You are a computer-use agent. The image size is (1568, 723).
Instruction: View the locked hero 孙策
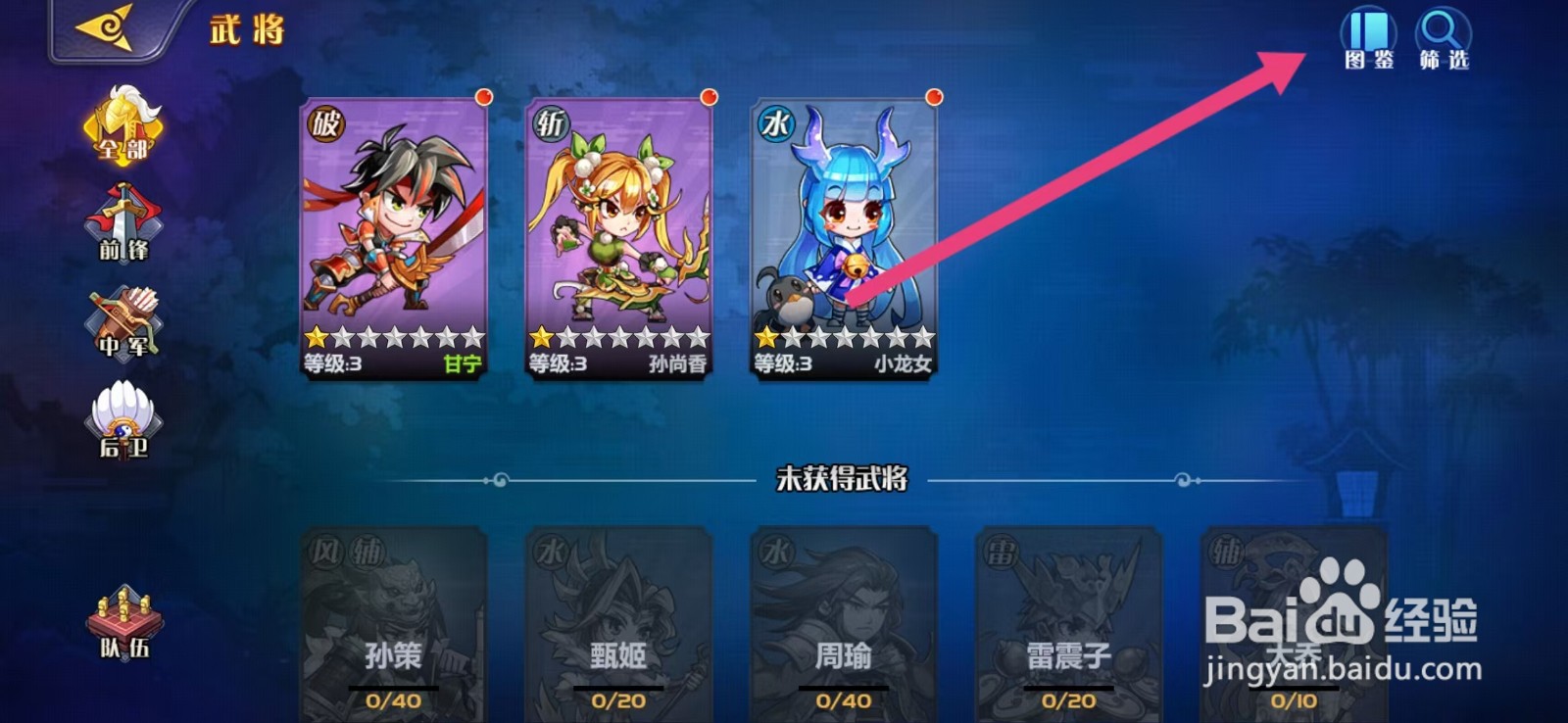click(392, 617)
